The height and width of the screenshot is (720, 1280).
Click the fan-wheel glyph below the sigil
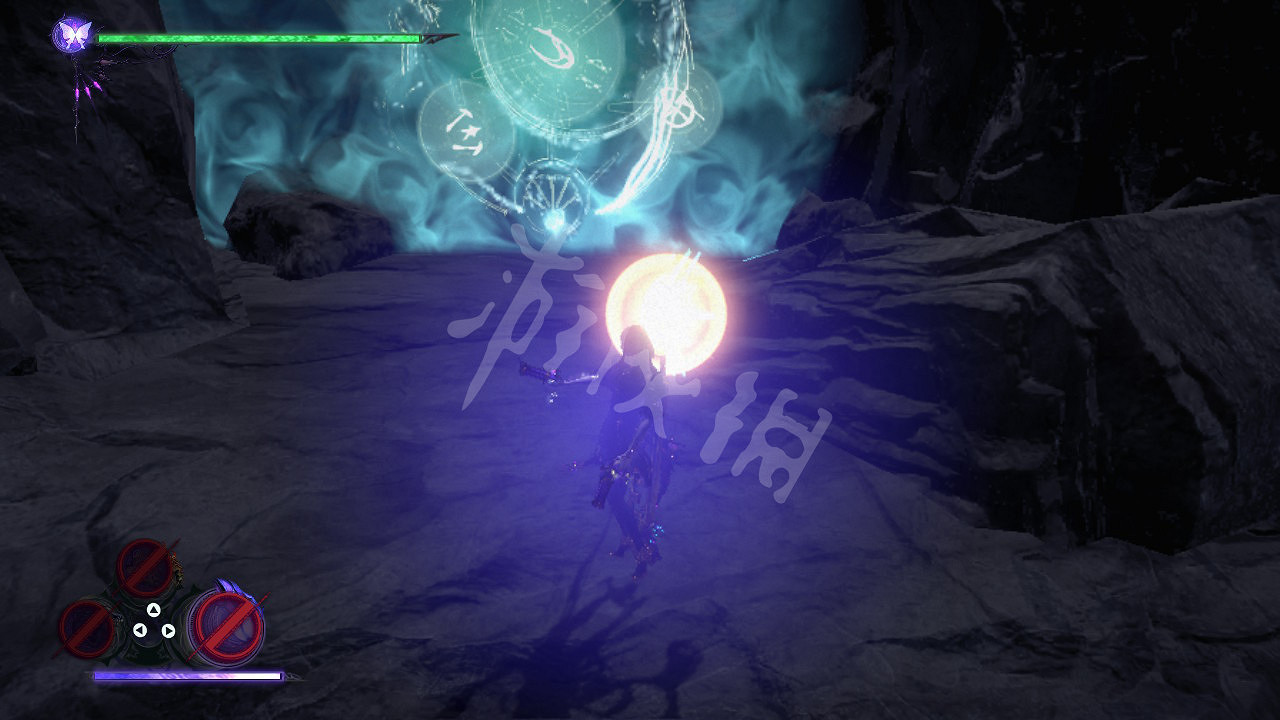tap(553, 193)
